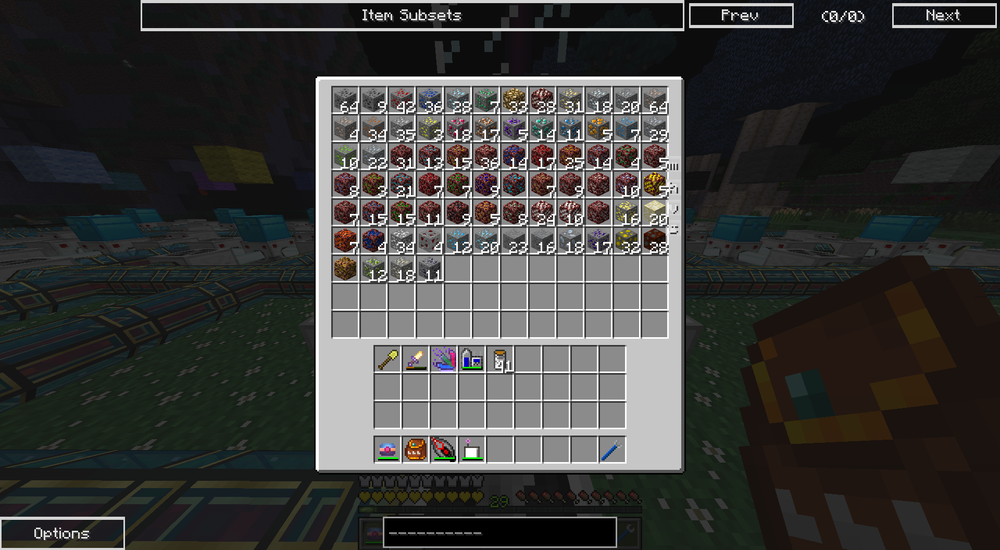Screen dimensions: 1000x550
Task: Select the brown backpack in the hotbar
Action: (x=416, y=450)
